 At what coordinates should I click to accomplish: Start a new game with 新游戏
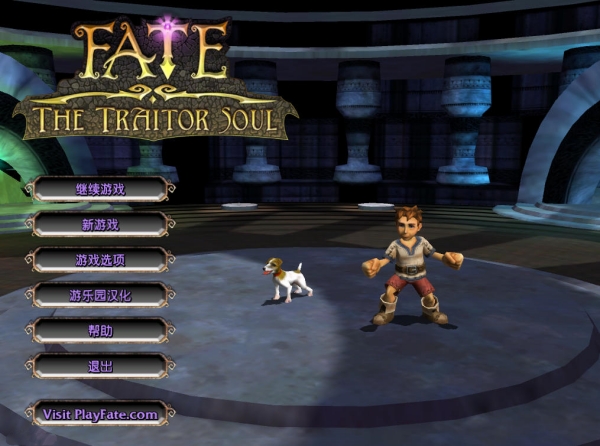click(100, 224)
